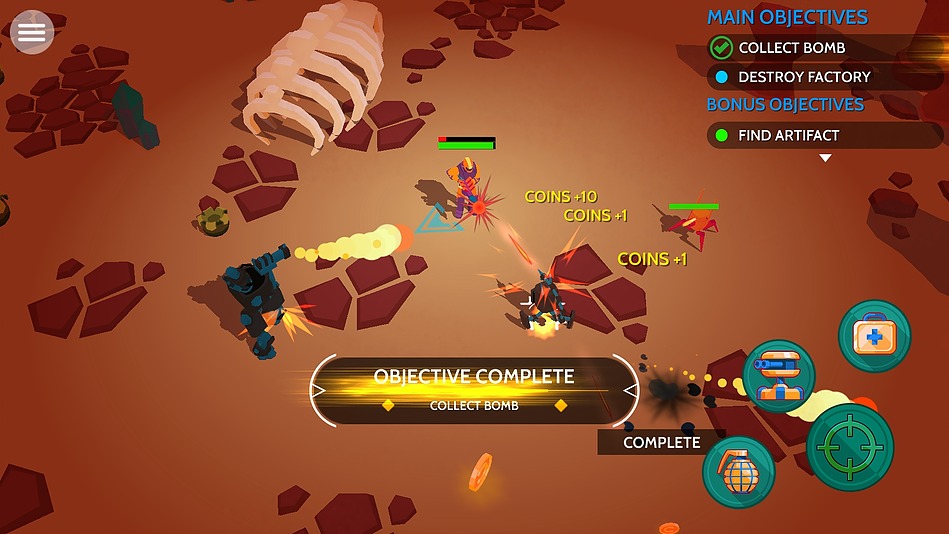Screen dimensions: 949x534
Task: Open the hamburger menu
Action: coord(32,32)
